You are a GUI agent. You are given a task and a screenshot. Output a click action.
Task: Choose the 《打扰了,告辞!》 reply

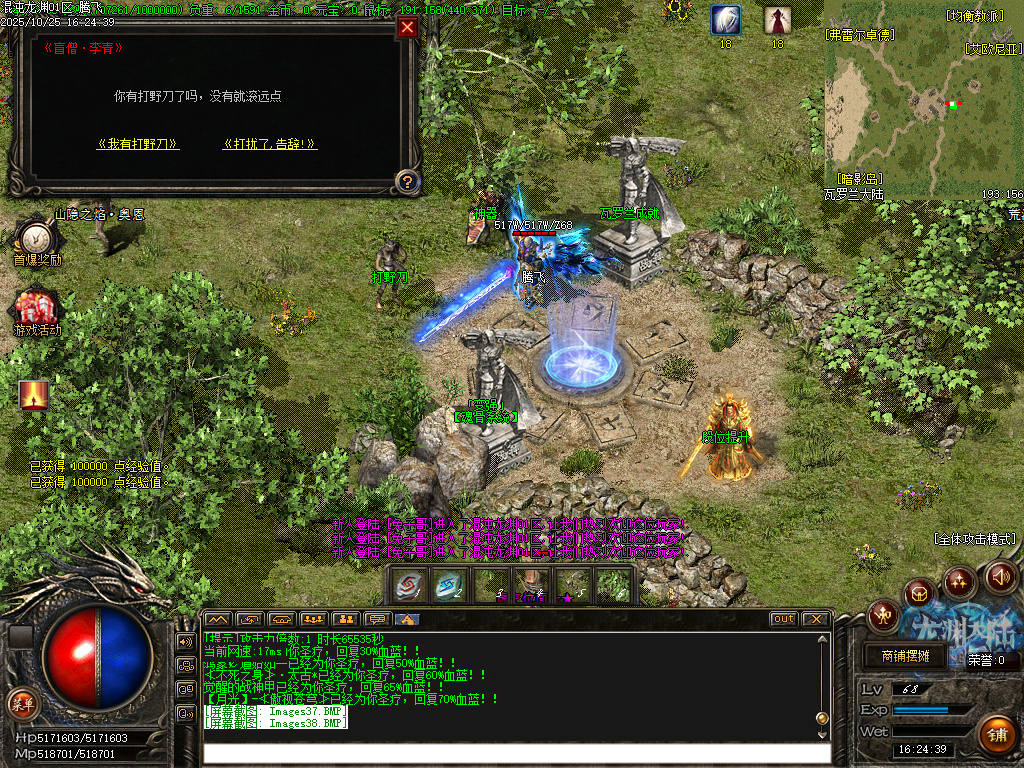click(x=270, y=144)
